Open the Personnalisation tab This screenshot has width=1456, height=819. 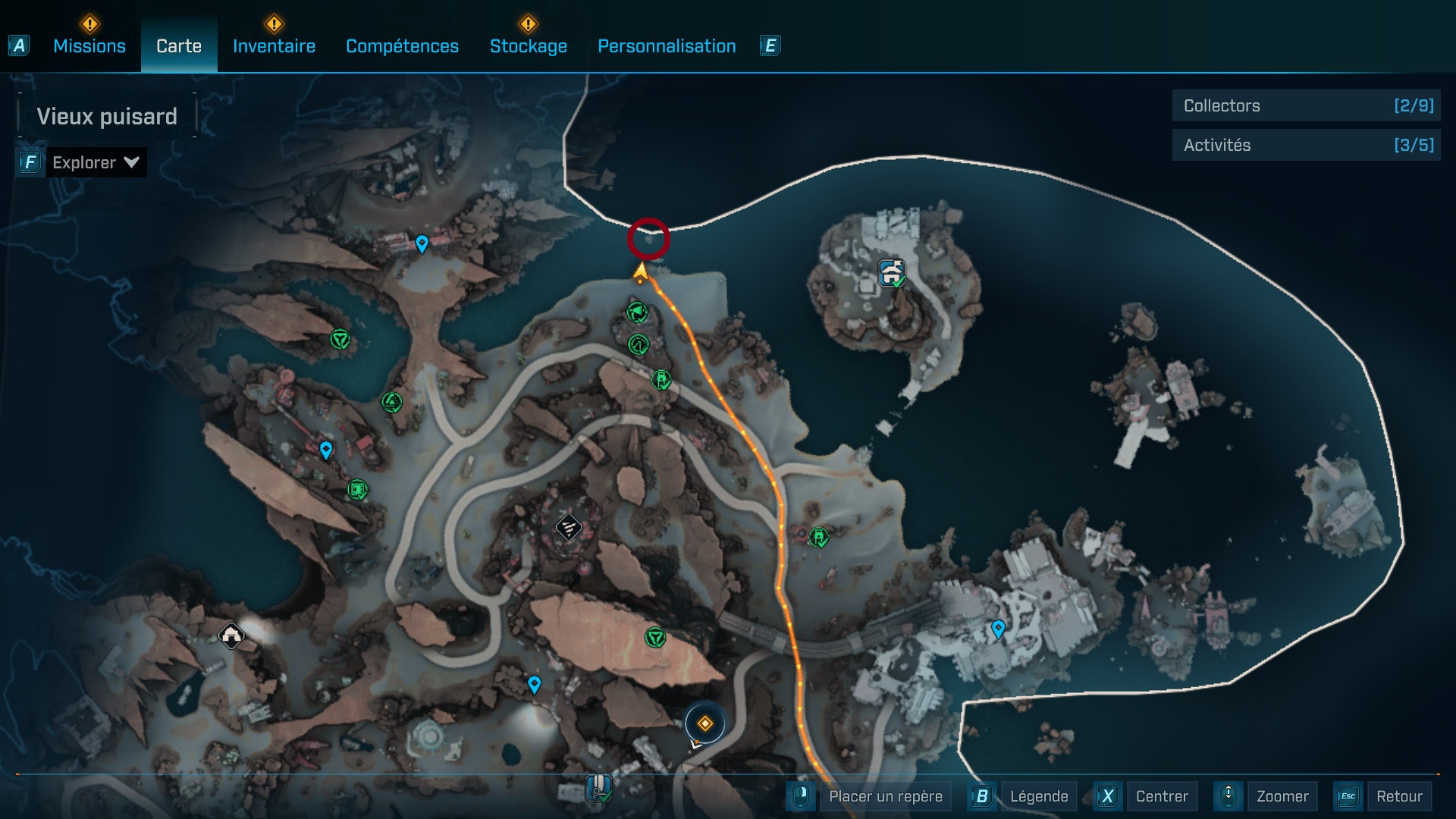click(x=667, y=46)
